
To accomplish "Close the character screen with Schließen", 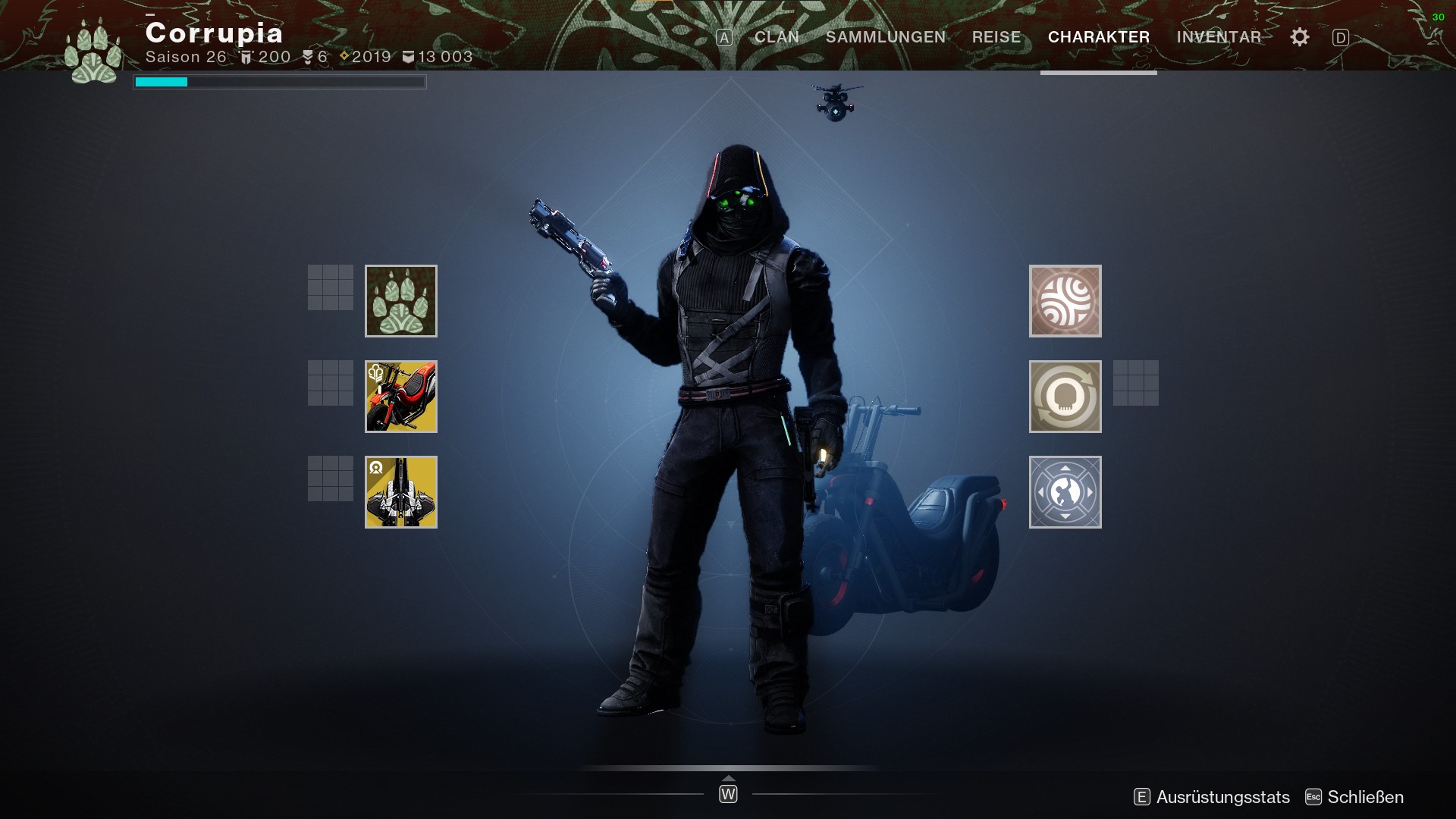I will point(1364,797).
